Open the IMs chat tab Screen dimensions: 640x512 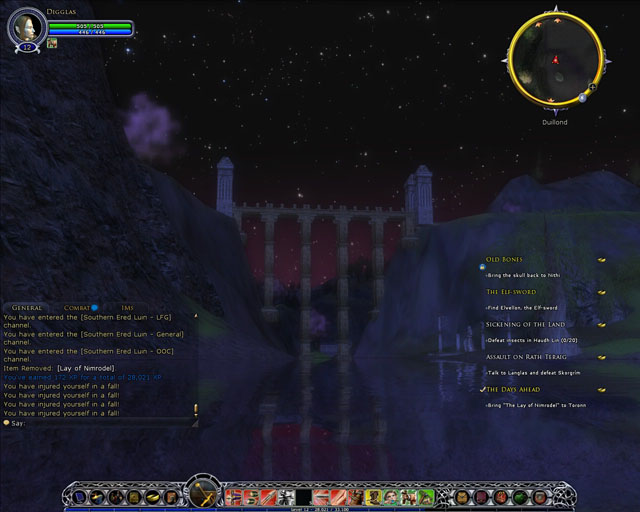[x=127, y=307]
